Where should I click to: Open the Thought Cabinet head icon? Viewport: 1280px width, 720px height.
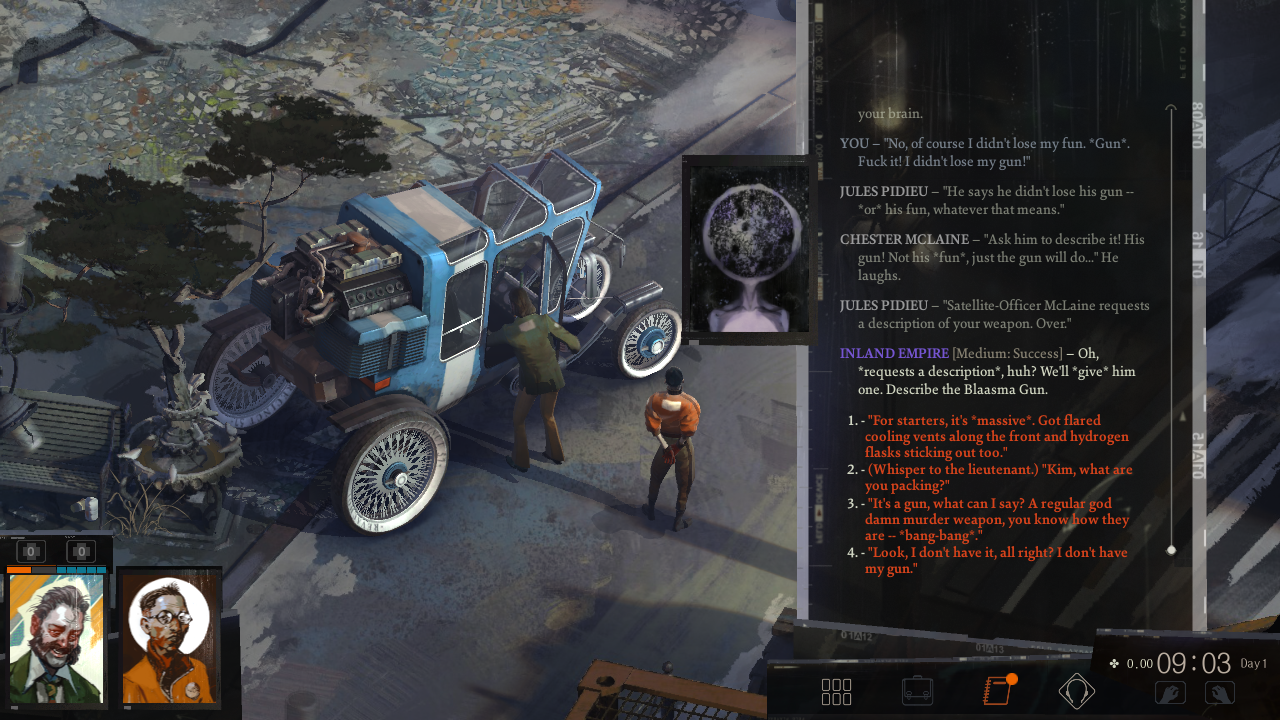click(1077, 691)
